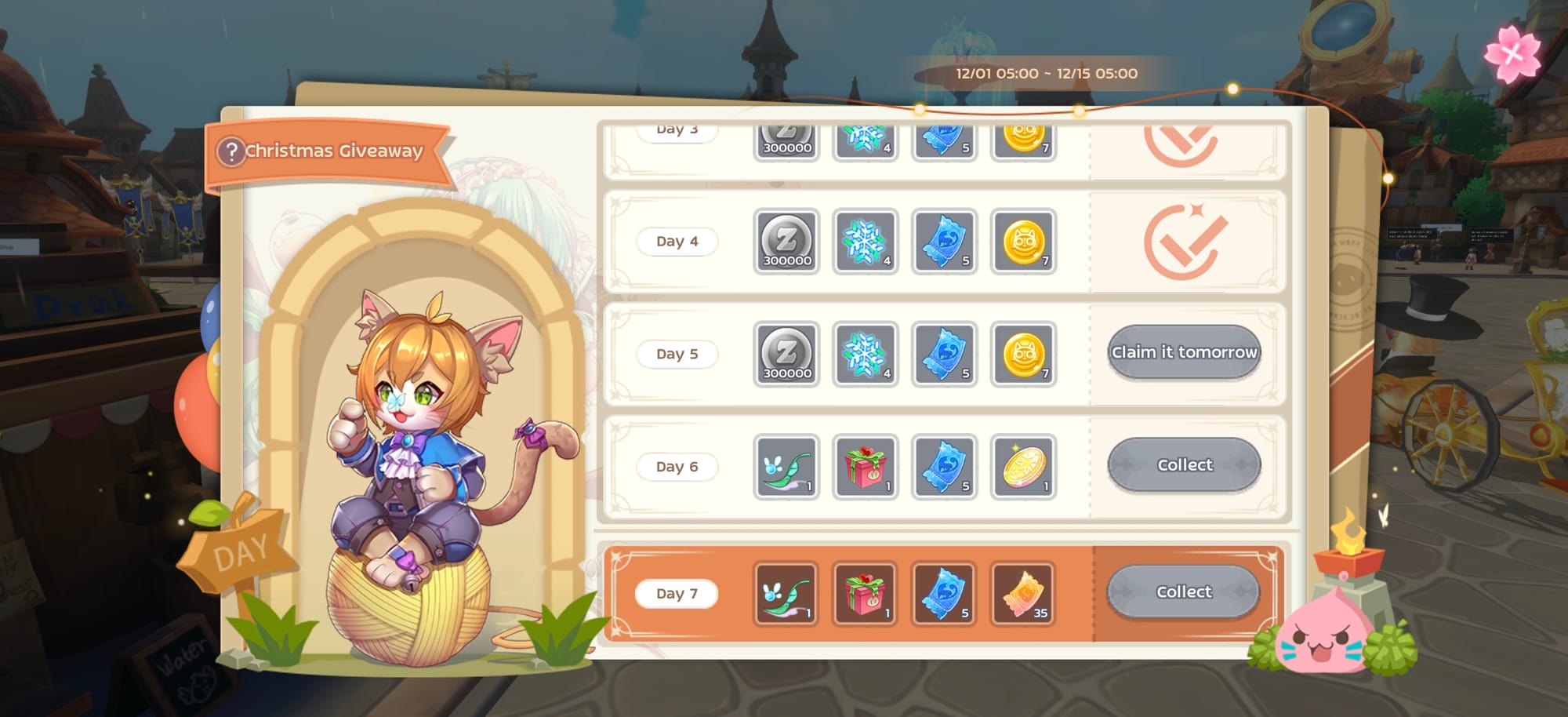Click the Day 4 claimed checkmark
1568x717 pixels.
(1185, 242)
